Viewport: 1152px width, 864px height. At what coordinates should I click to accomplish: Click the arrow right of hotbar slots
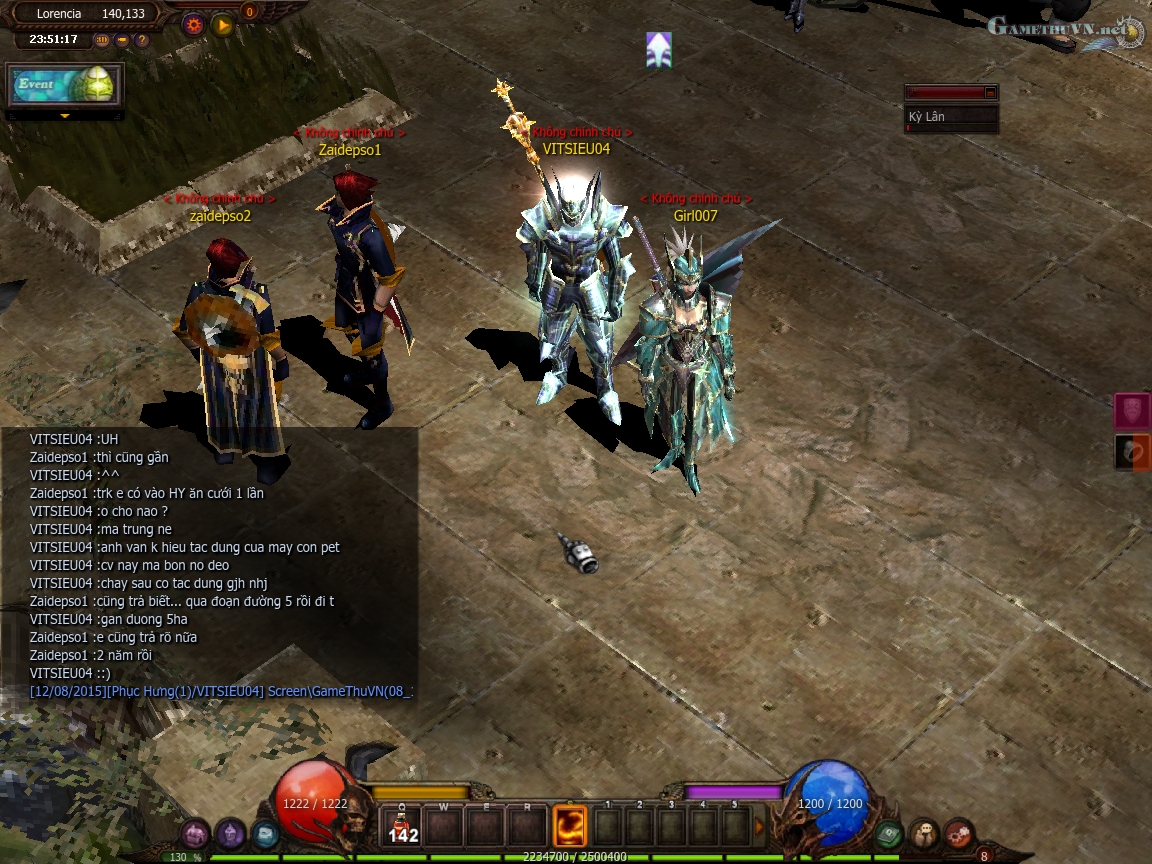coord(759,827)
